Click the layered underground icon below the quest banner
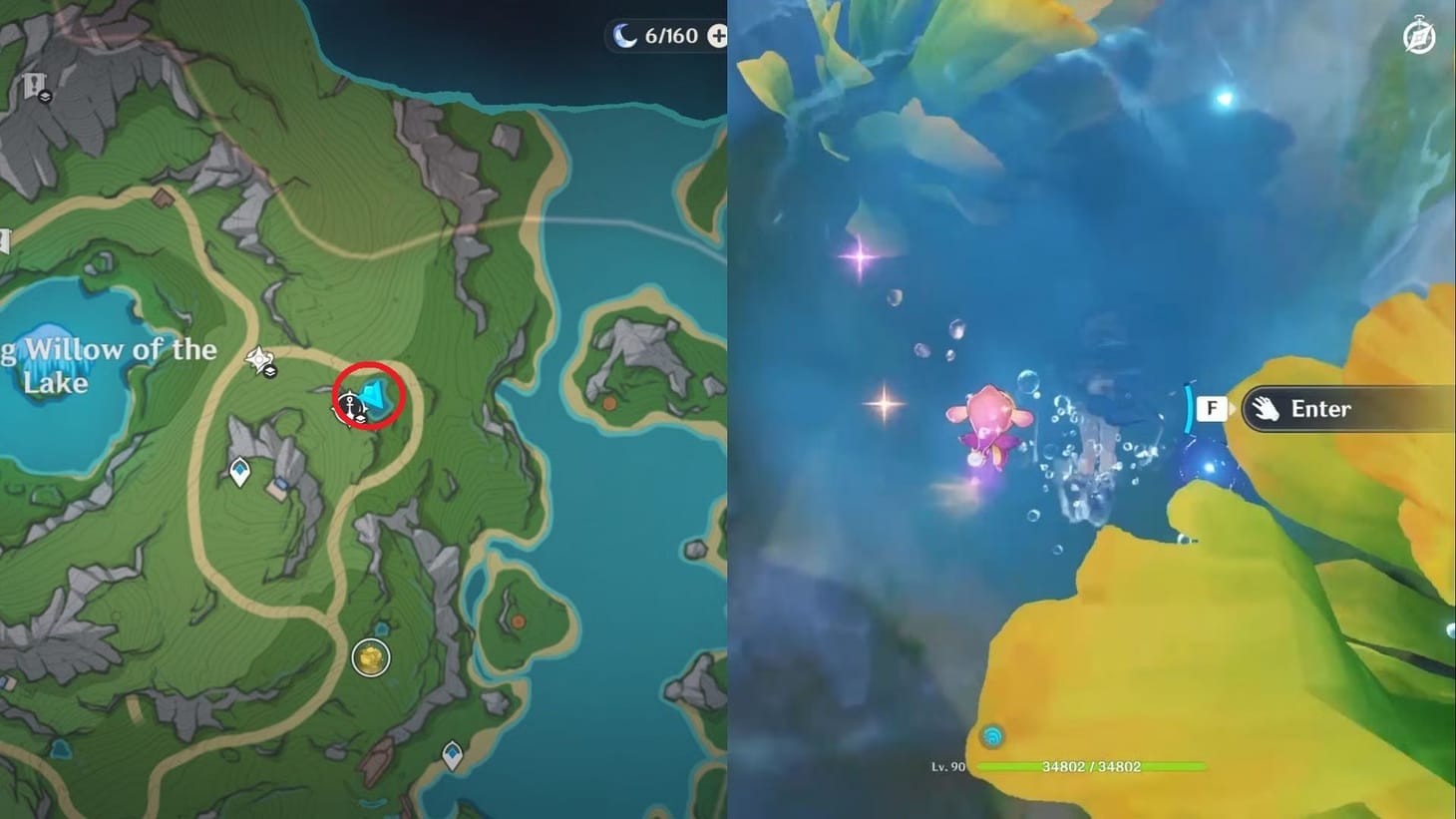This screenshot has width=1456, height=819. pos(45,96)
